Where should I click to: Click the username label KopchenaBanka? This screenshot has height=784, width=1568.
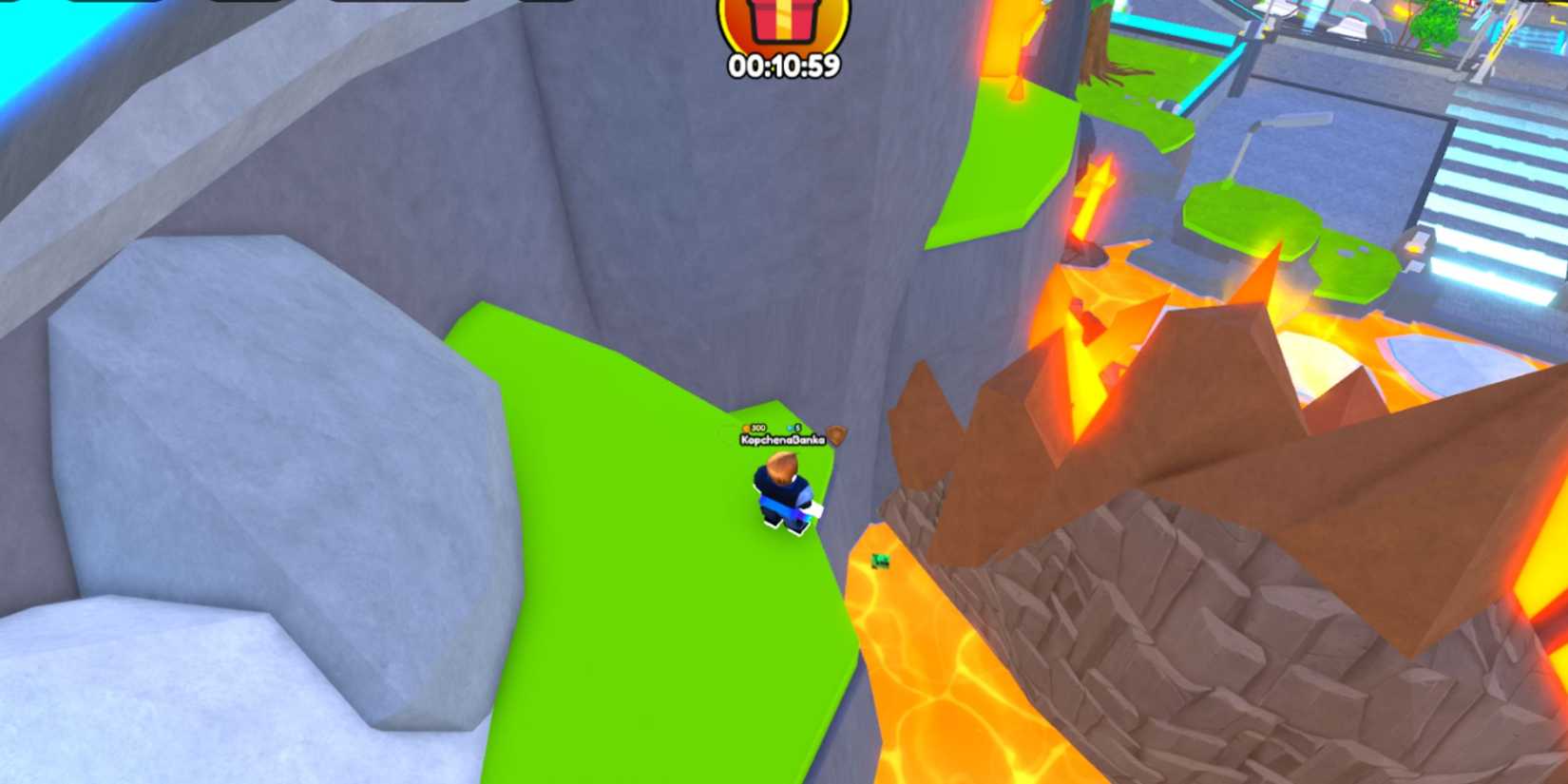782,442
